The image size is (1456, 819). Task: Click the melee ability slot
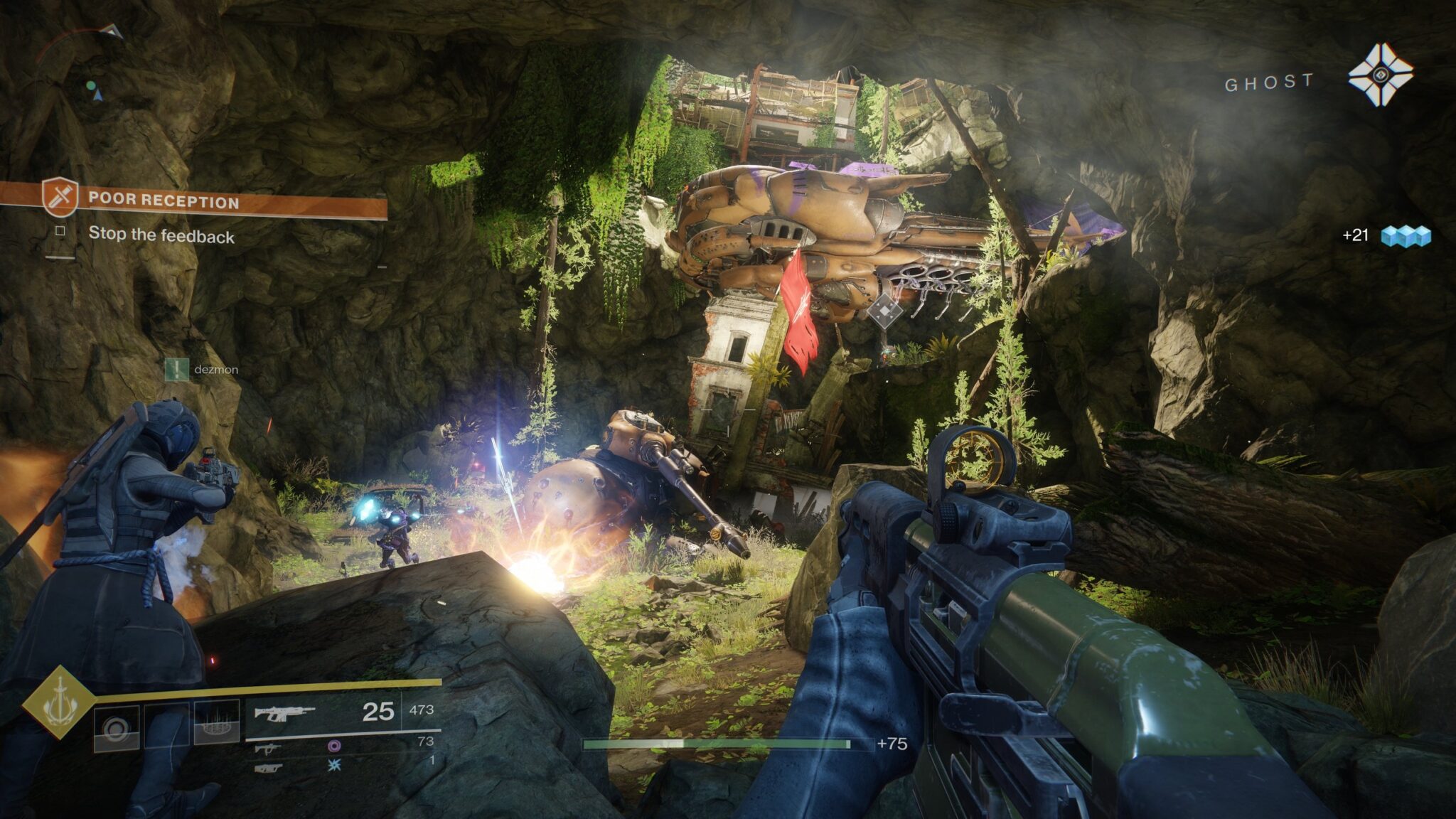[166, 723]
